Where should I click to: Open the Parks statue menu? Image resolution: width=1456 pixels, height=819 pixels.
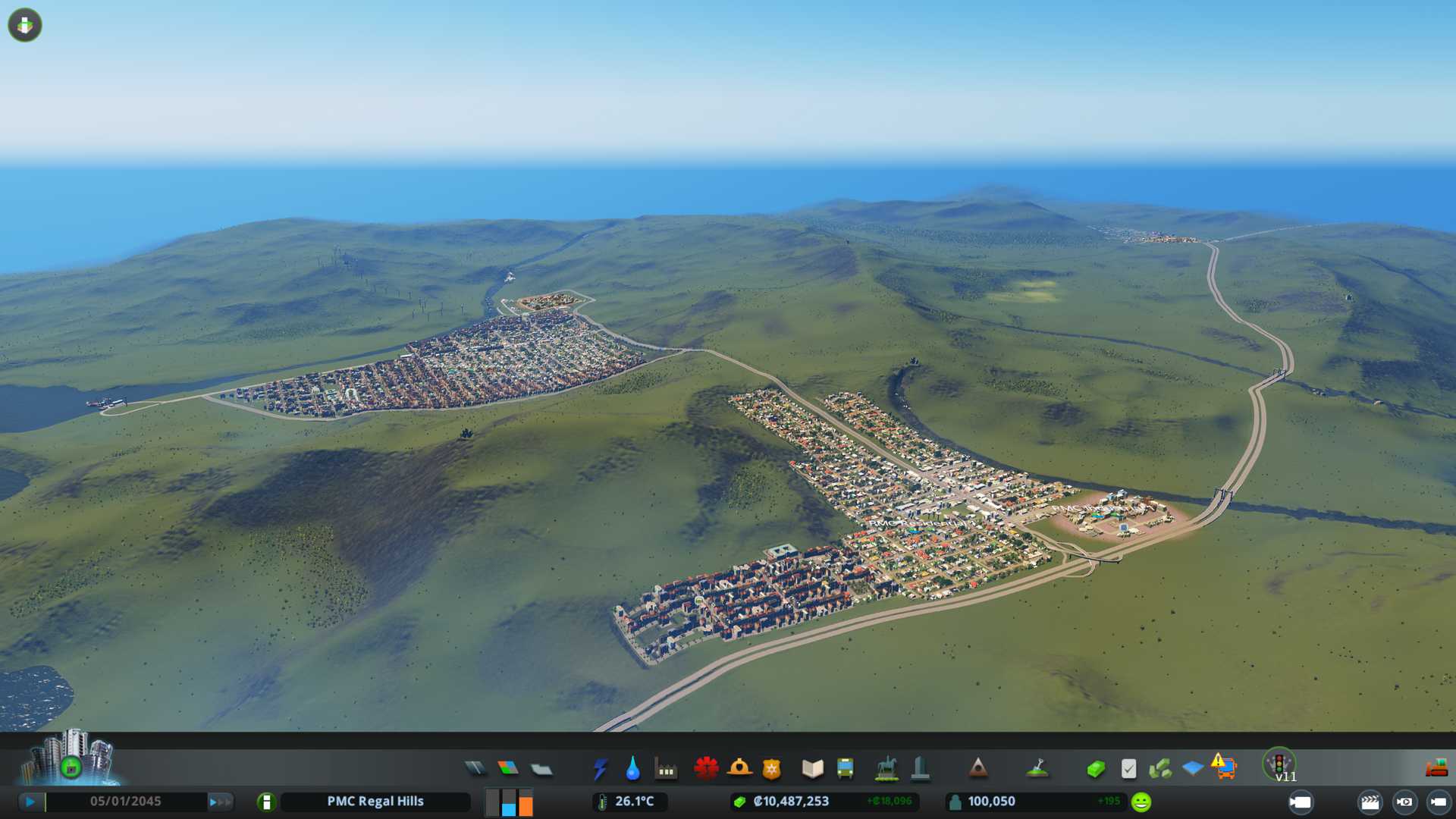coord(886,769)
